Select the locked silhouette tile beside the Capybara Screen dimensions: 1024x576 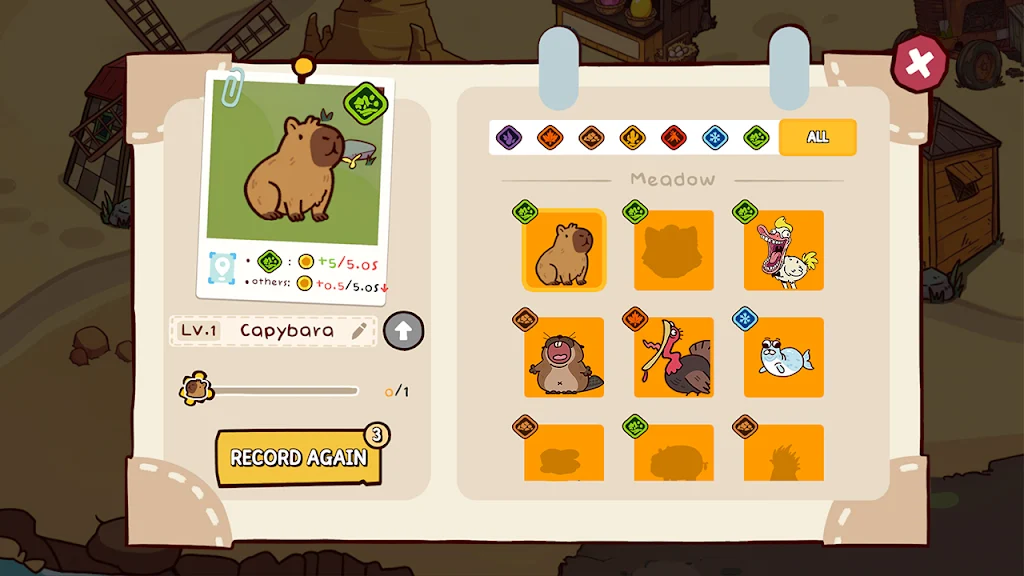(x=674, y=251)
